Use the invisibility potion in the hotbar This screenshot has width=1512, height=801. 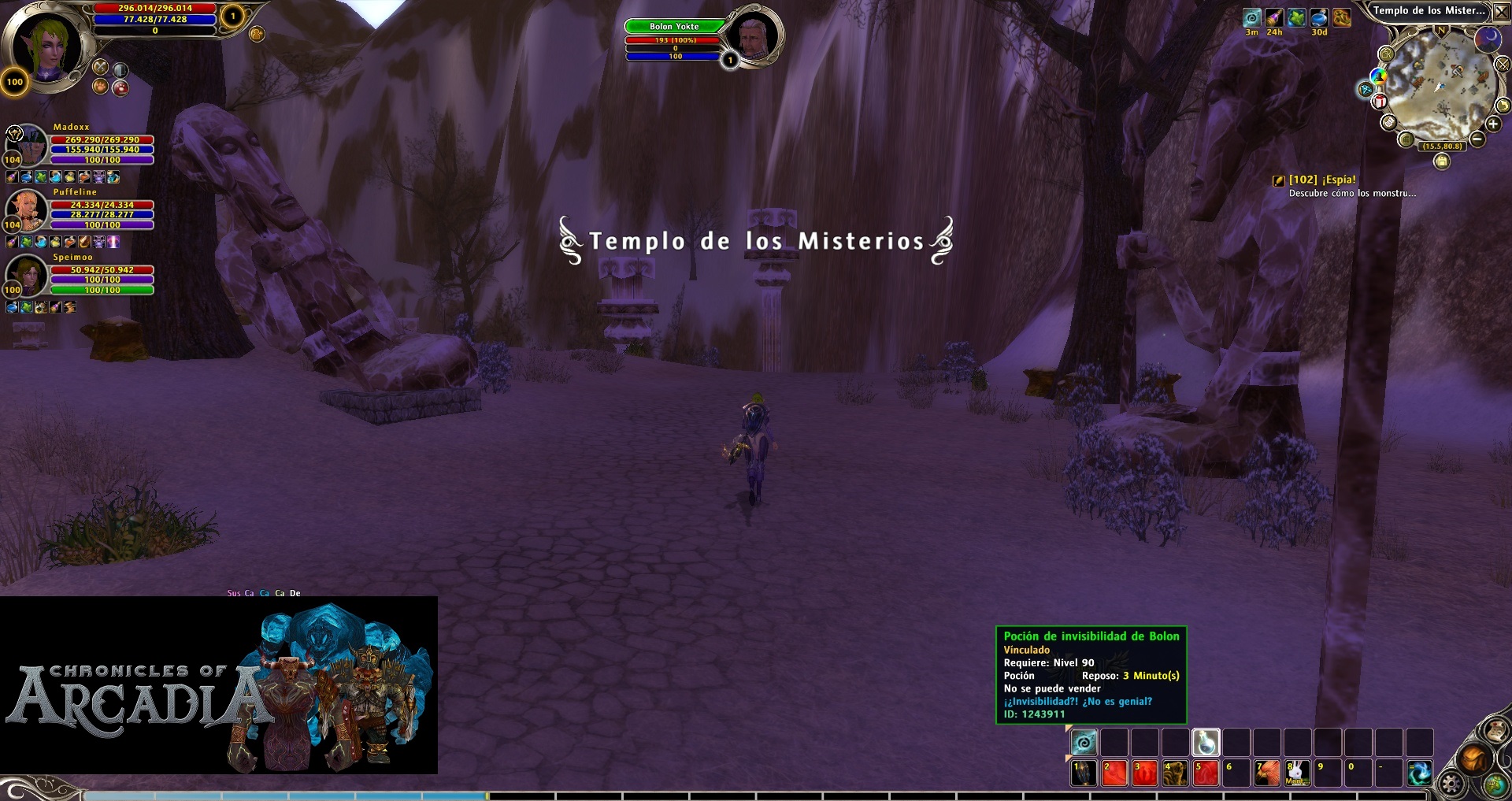tap(1206, 742)
